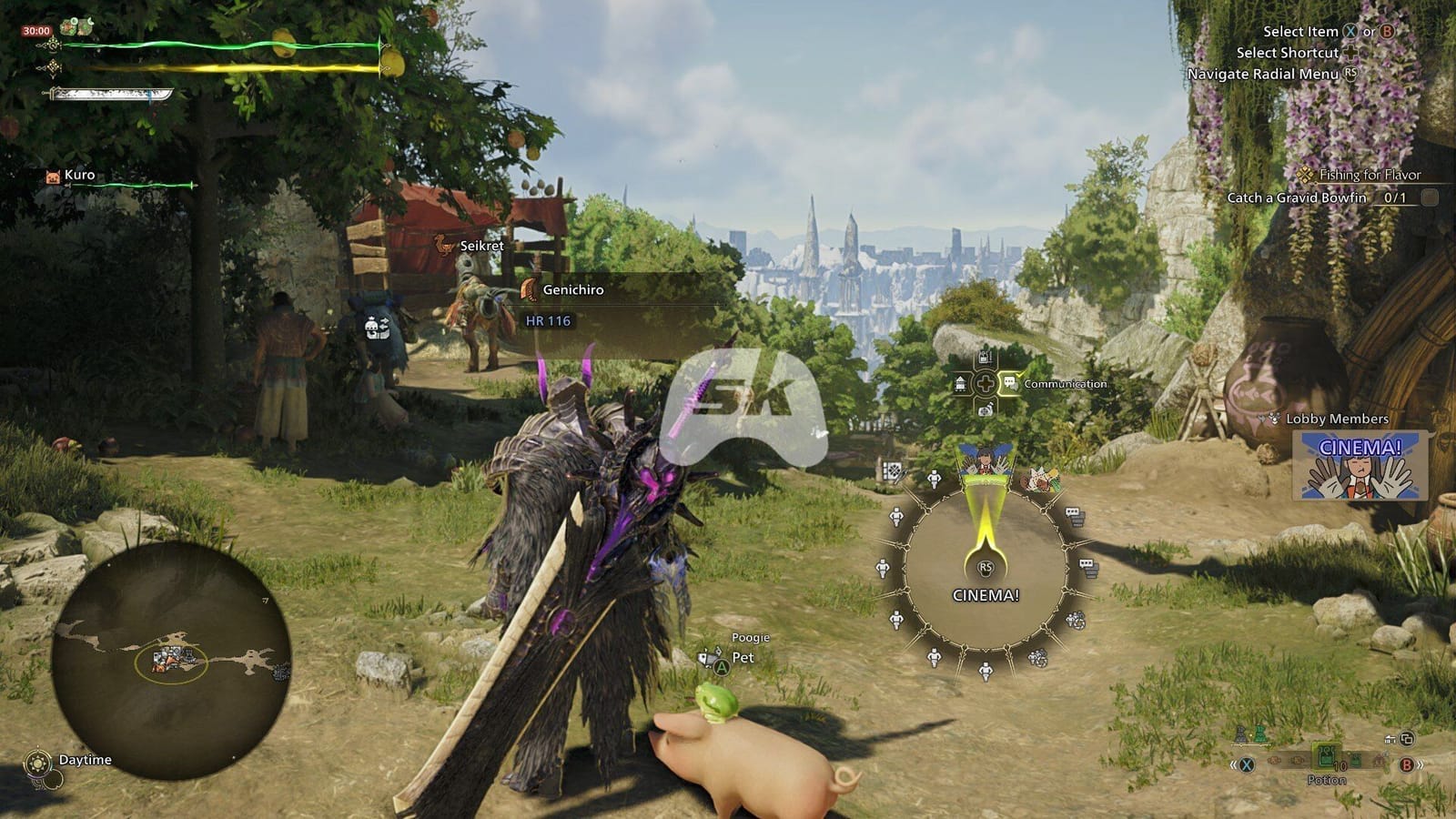Click the sticker grid icon beside the radial wheel
The image size is (1456, 819).
pos(894,471)
